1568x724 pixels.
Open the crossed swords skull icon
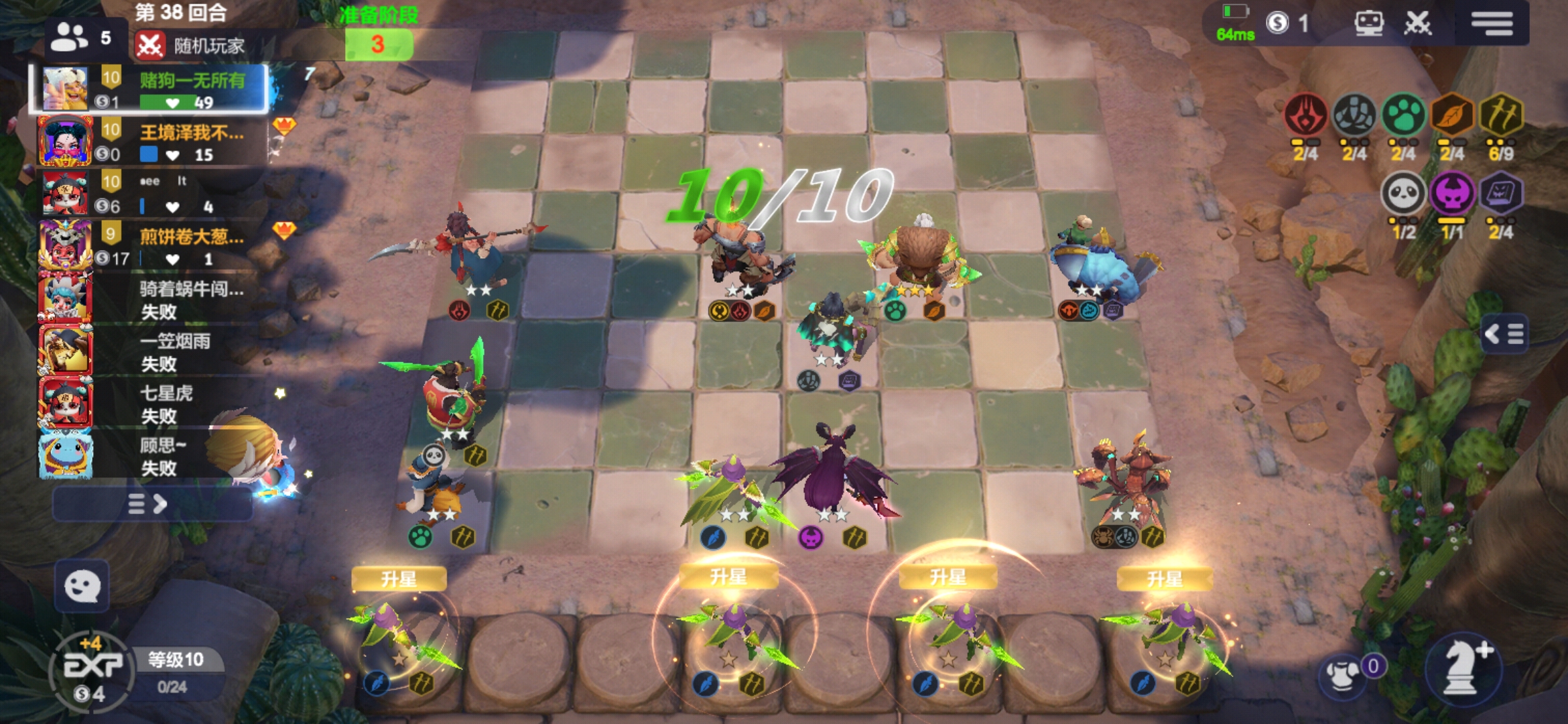click(x=1417, y=23)
